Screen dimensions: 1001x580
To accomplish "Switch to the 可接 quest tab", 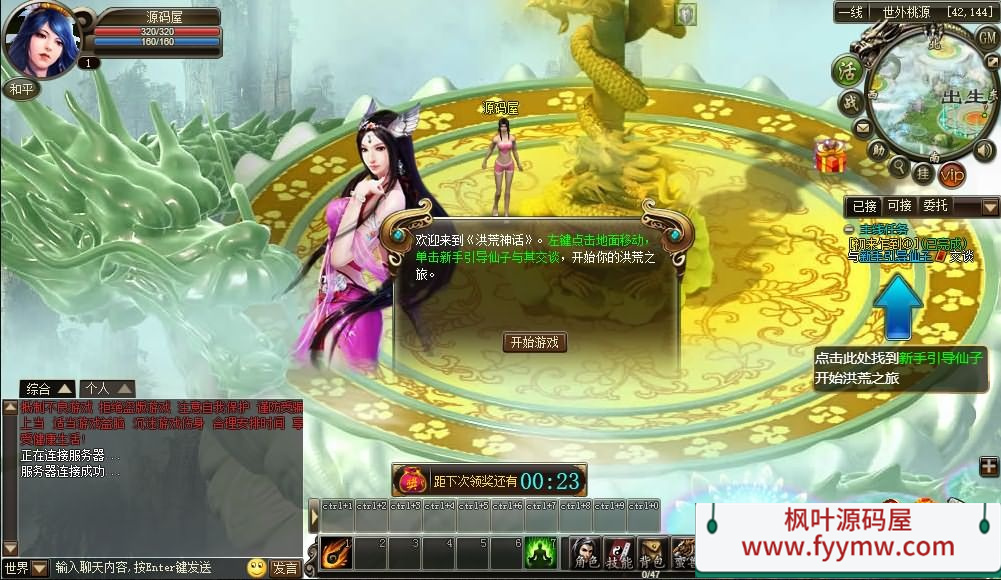I will click(x=899, y=206).
